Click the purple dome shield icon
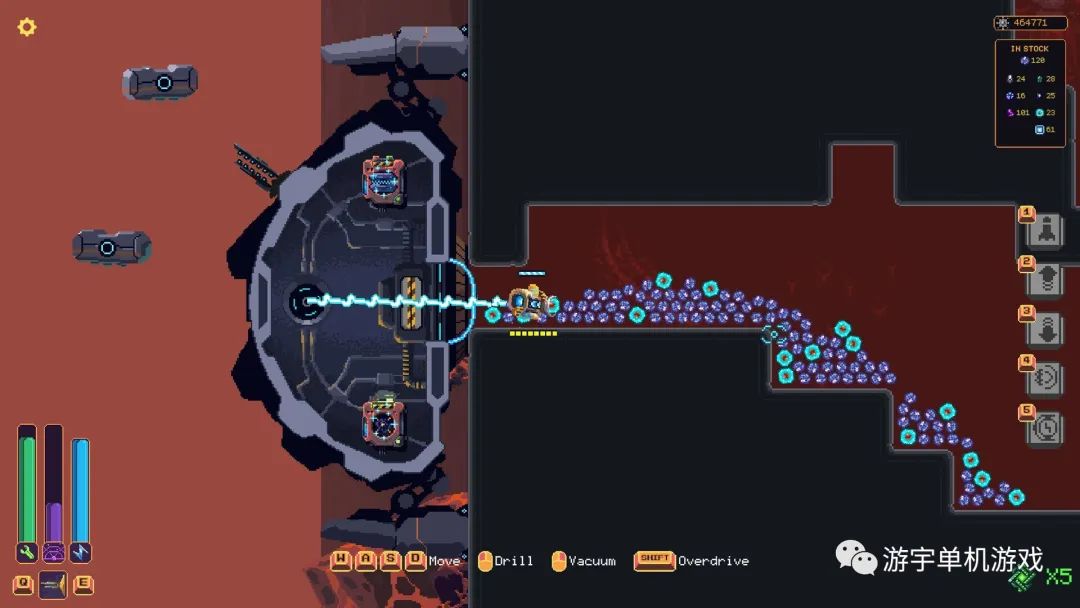The width and height of the screenshot is (1080, 608). tap(54, 552)
